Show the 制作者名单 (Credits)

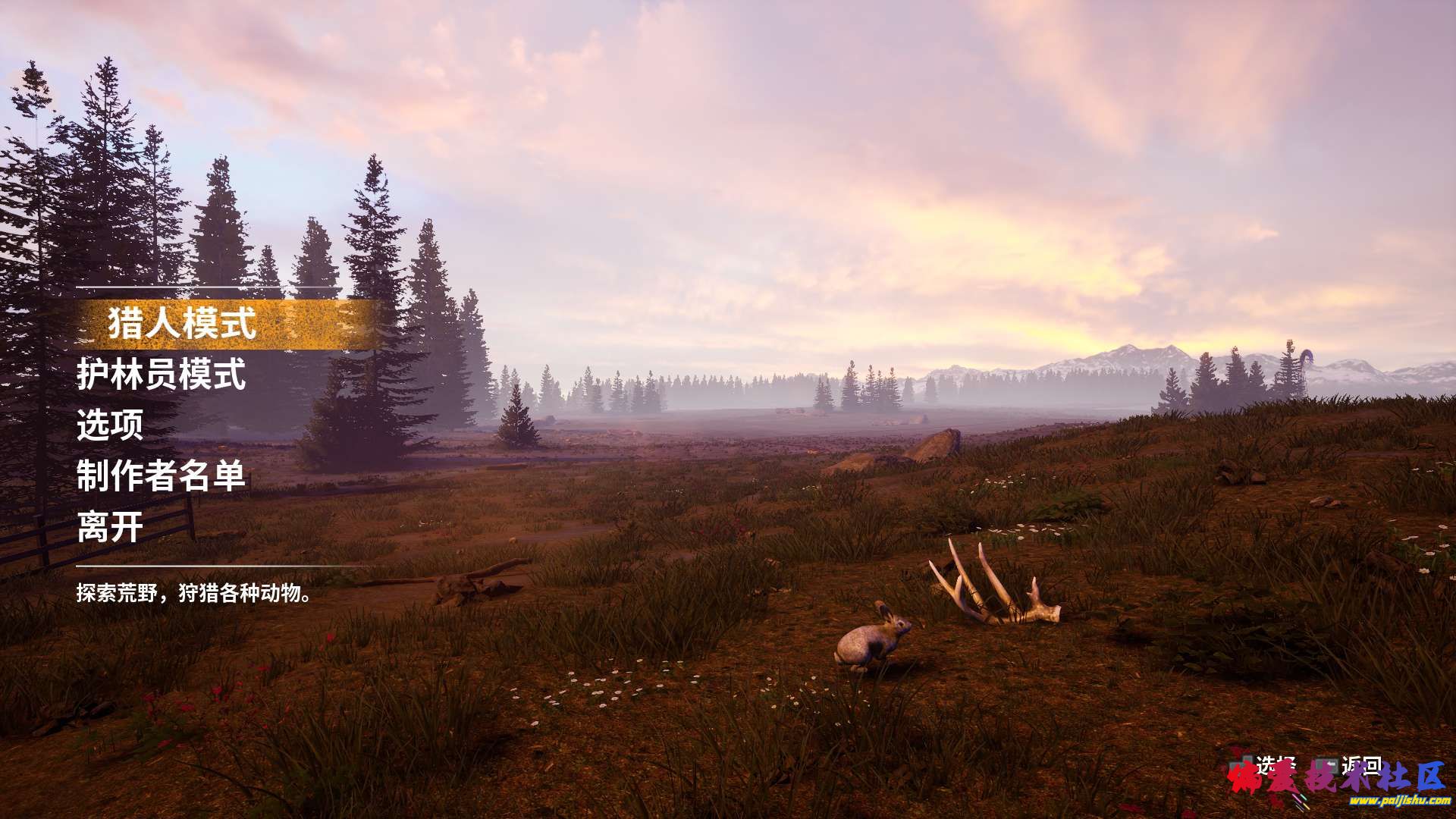pos(161,476)
